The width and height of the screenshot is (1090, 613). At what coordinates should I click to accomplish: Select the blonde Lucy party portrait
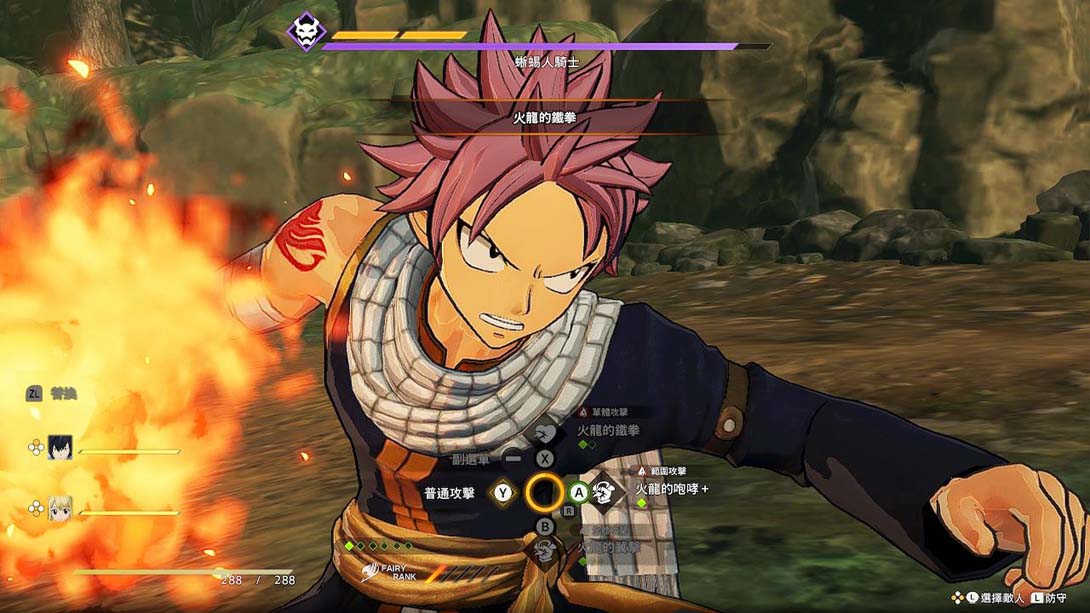click(59, 508)
